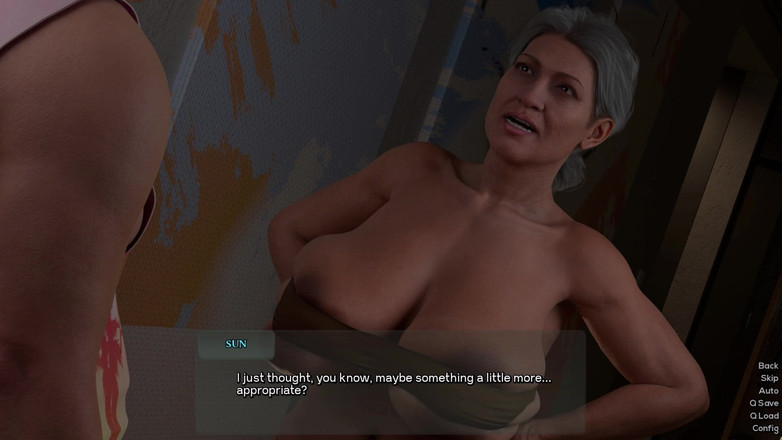Quick save with Q.Save
Image resolution: width=782 pixels, height=440 pixels.
764,404
